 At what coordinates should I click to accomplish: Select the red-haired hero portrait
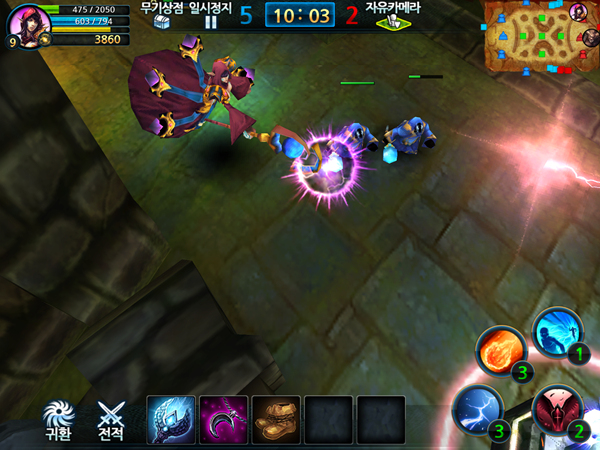coord(28,24)
